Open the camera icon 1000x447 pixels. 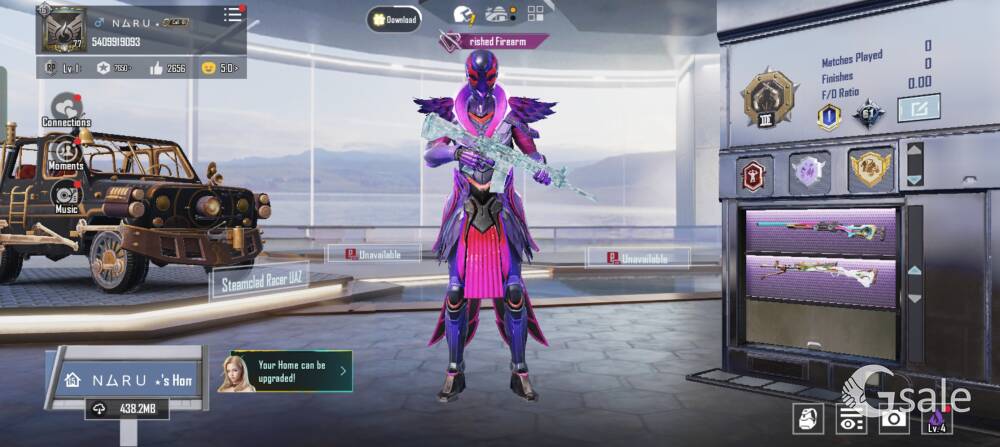(x=891, y=420)
